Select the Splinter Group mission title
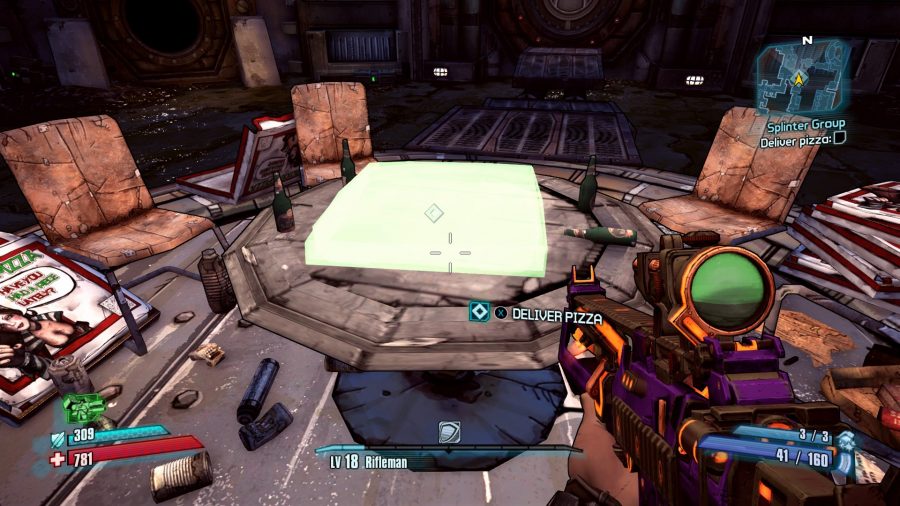This screenshot has width=900, height=506. [x=806, y=124]
